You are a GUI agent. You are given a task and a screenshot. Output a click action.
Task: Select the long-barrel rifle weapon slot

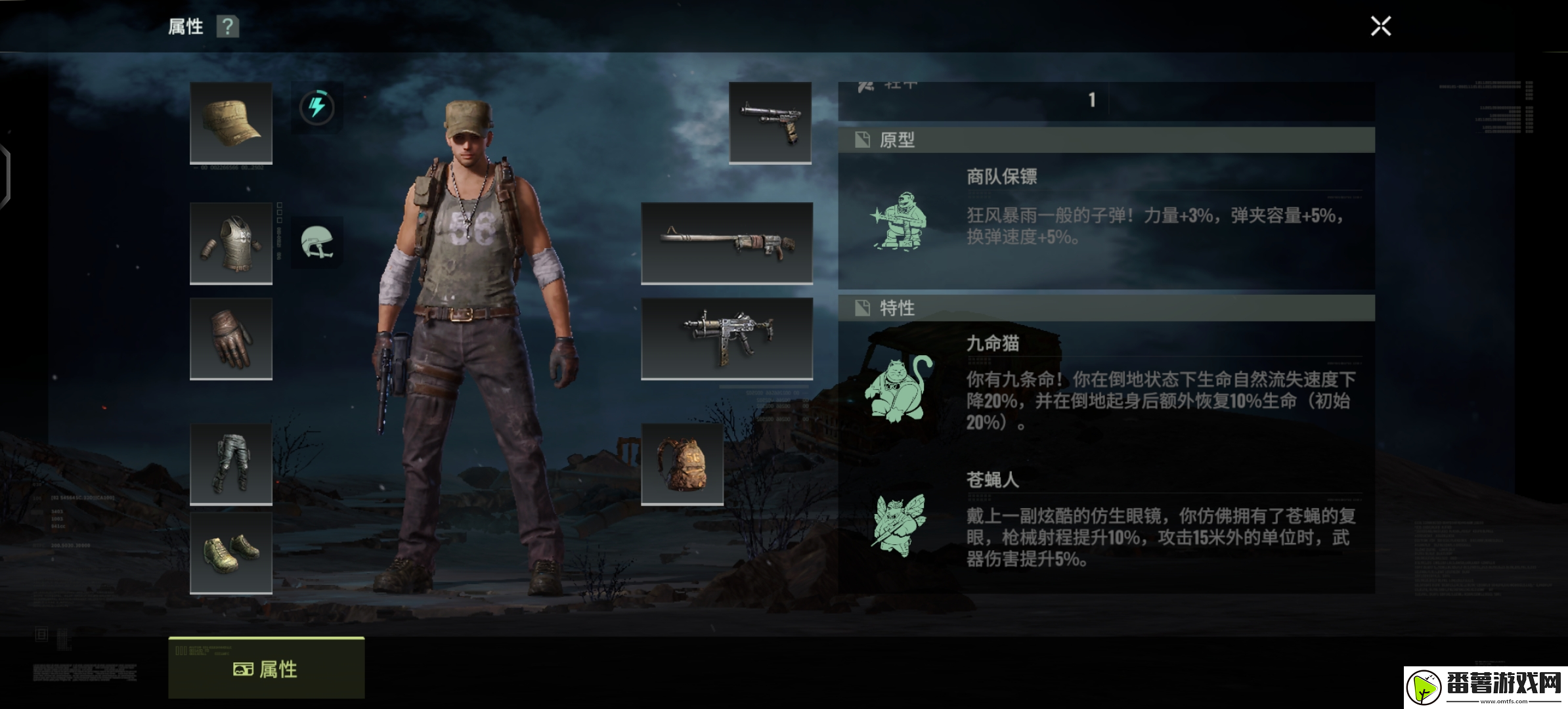(x=727, y=242)
